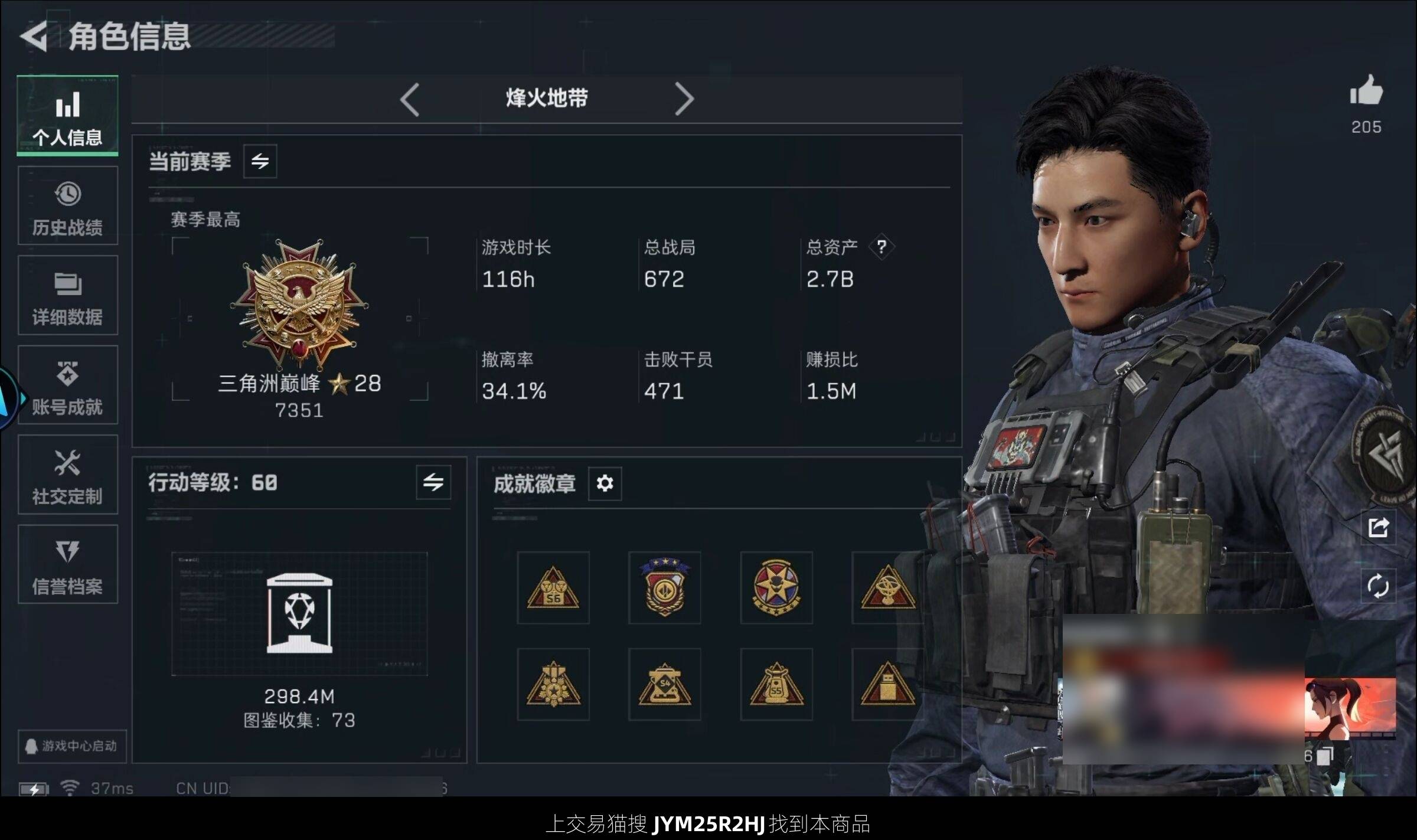Select the 账号成就 tab
The height and width of the screenshot is (840, 1417).
click(68, 385)
